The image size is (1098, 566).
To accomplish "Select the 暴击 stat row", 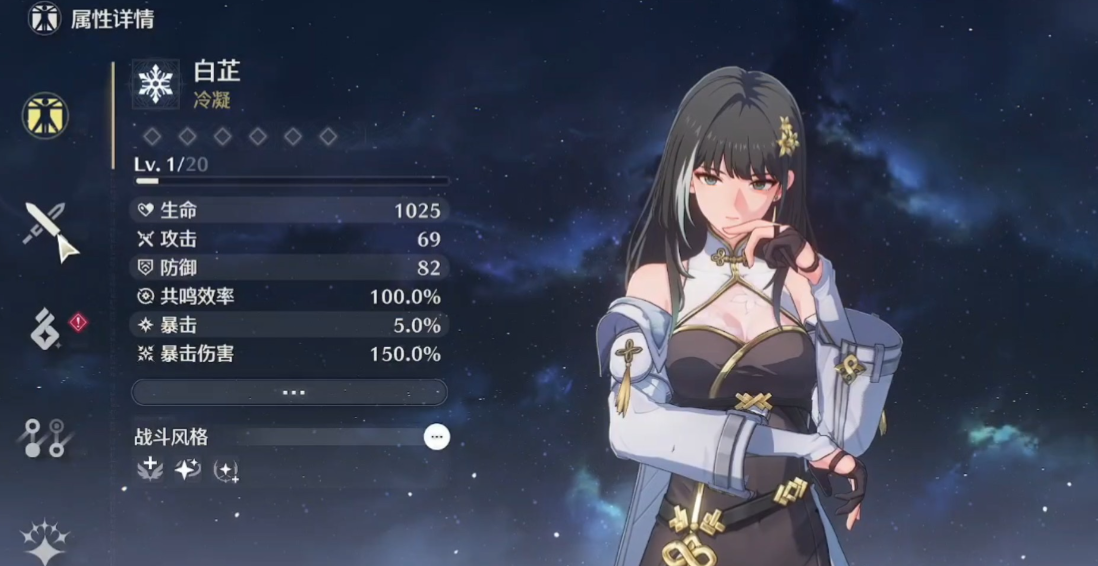I will pos(289,325).
